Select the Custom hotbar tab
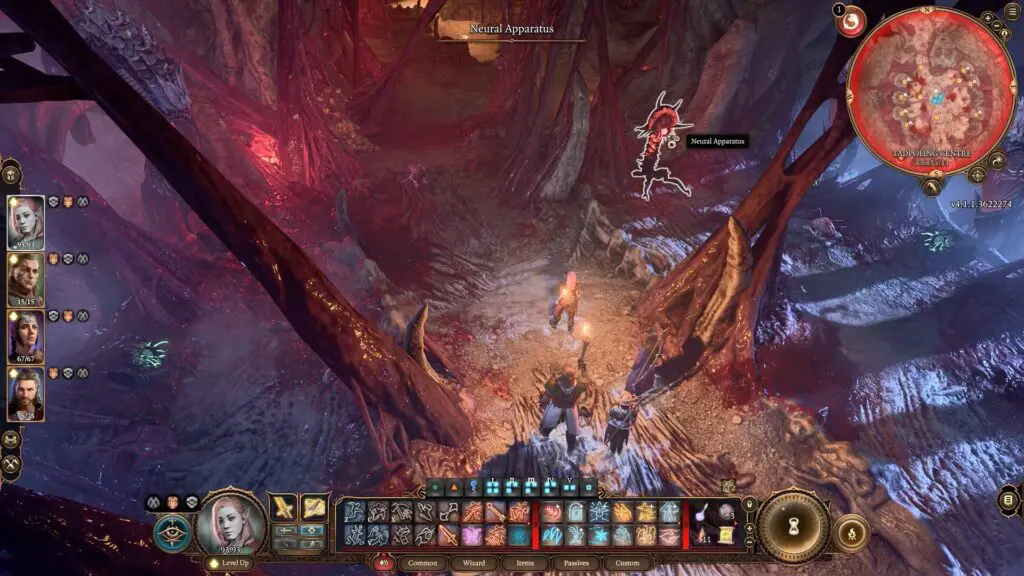The image size is (1024, 576). (x=628, y=563)
